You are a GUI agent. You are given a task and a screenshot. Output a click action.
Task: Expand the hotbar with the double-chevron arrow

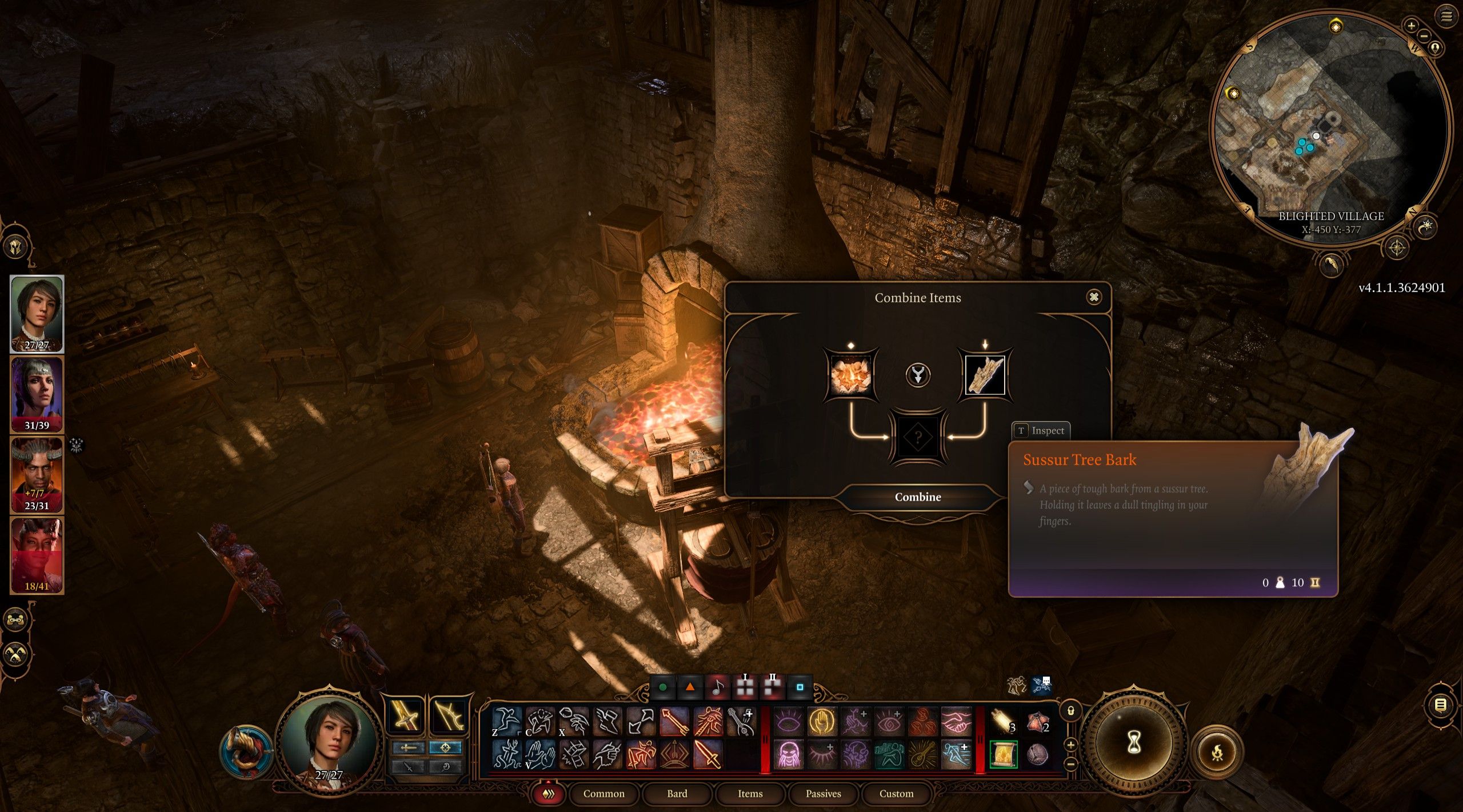549,794
